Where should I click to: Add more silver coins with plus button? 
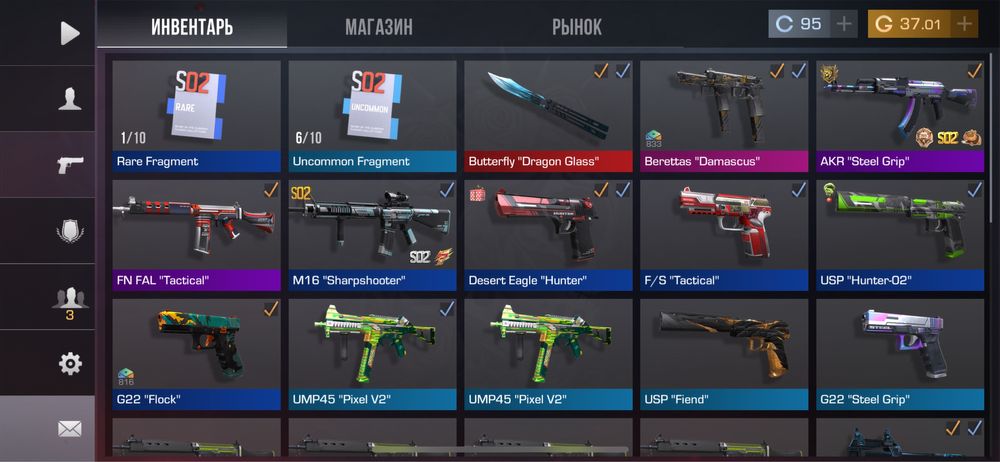pos(844,24)
